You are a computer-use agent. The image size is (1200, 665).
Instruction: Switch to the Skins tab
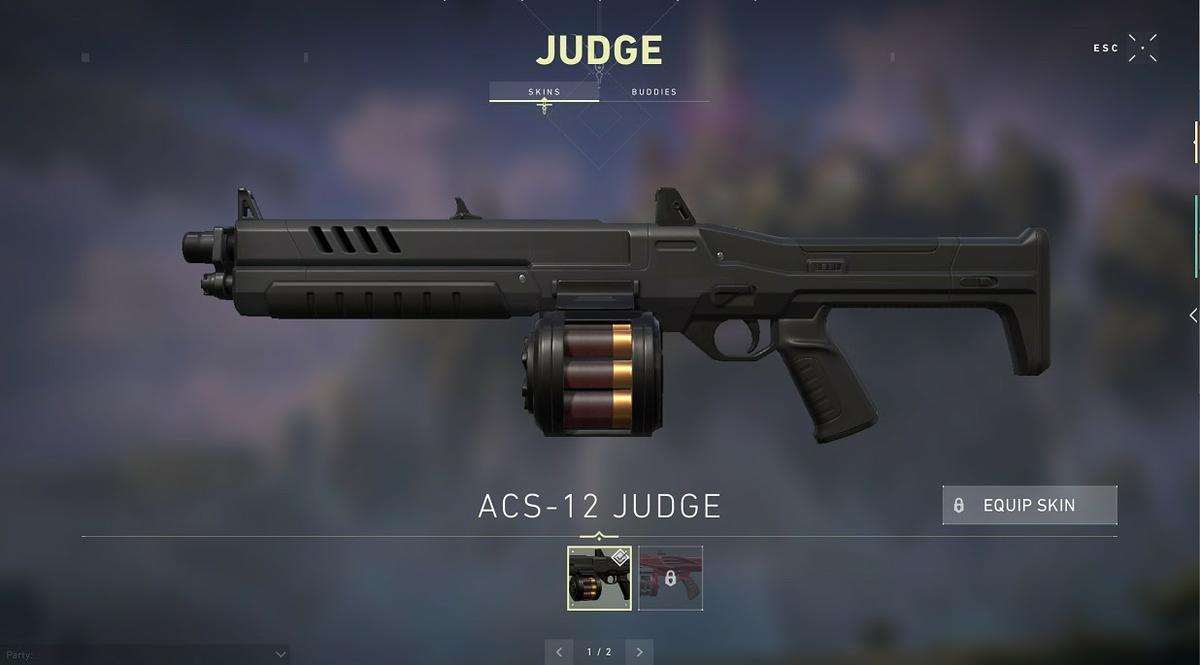pos(544,92)
